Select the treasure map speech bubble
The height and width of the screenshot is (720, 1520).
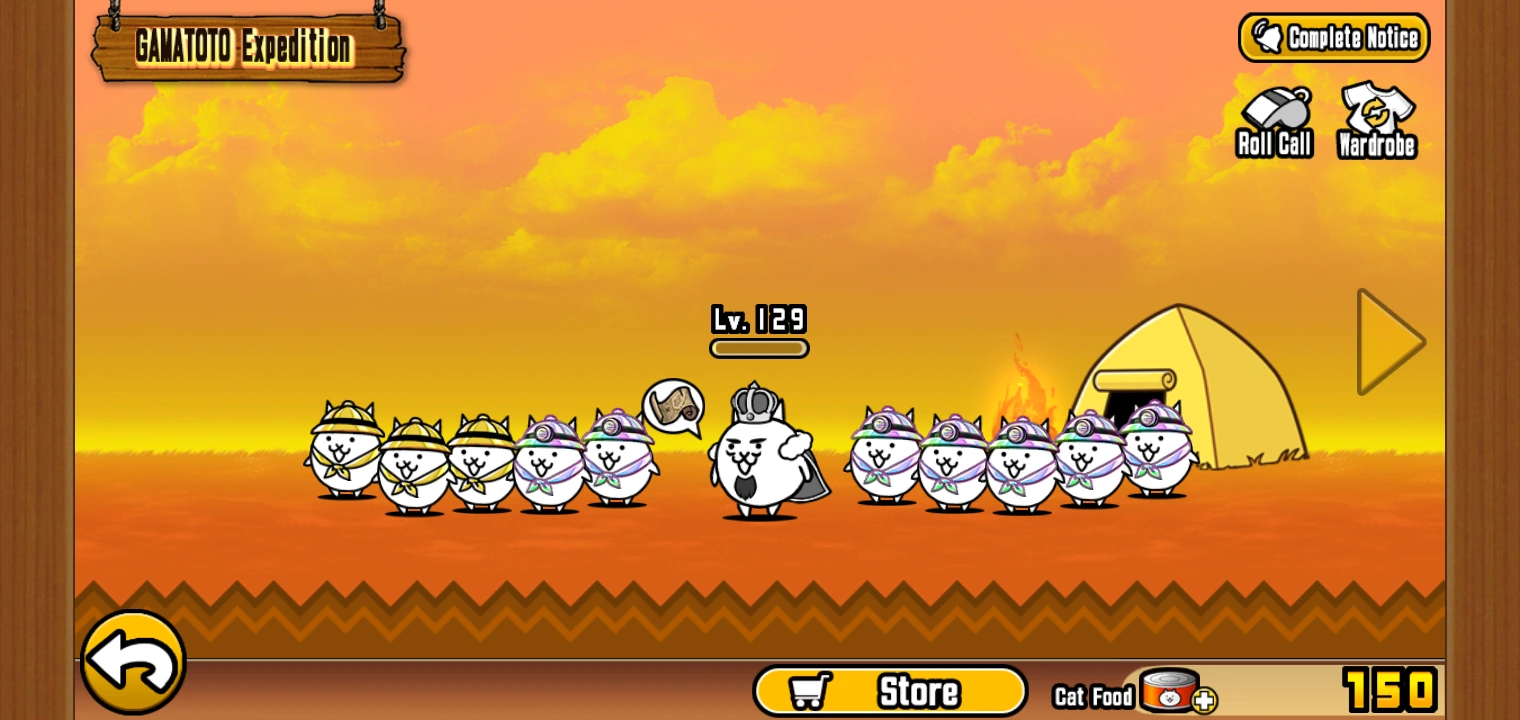click(x=675, y=408)
